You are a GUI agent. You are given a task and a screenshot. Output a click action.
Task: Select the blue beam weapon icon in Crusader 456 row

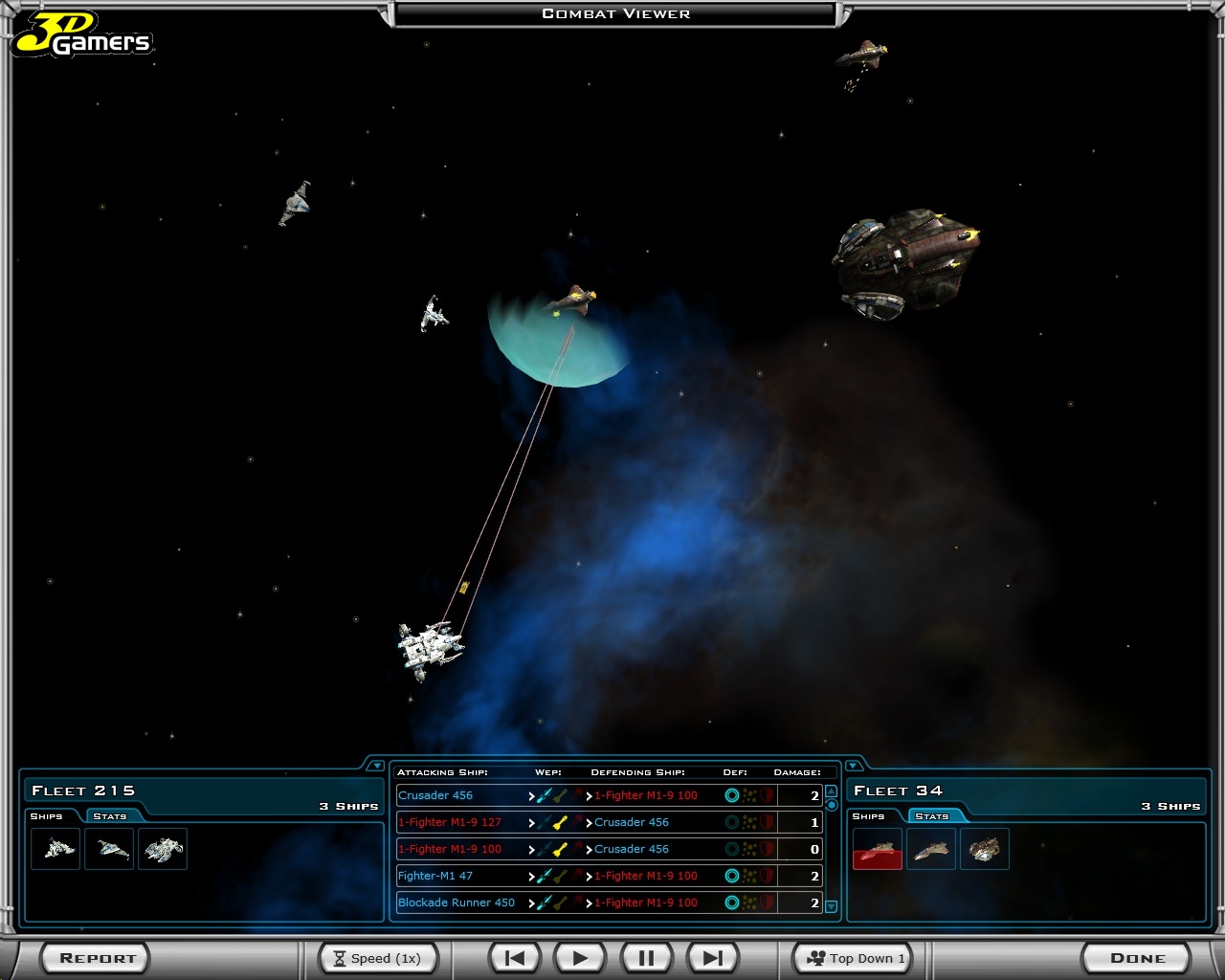click(541, 795)
